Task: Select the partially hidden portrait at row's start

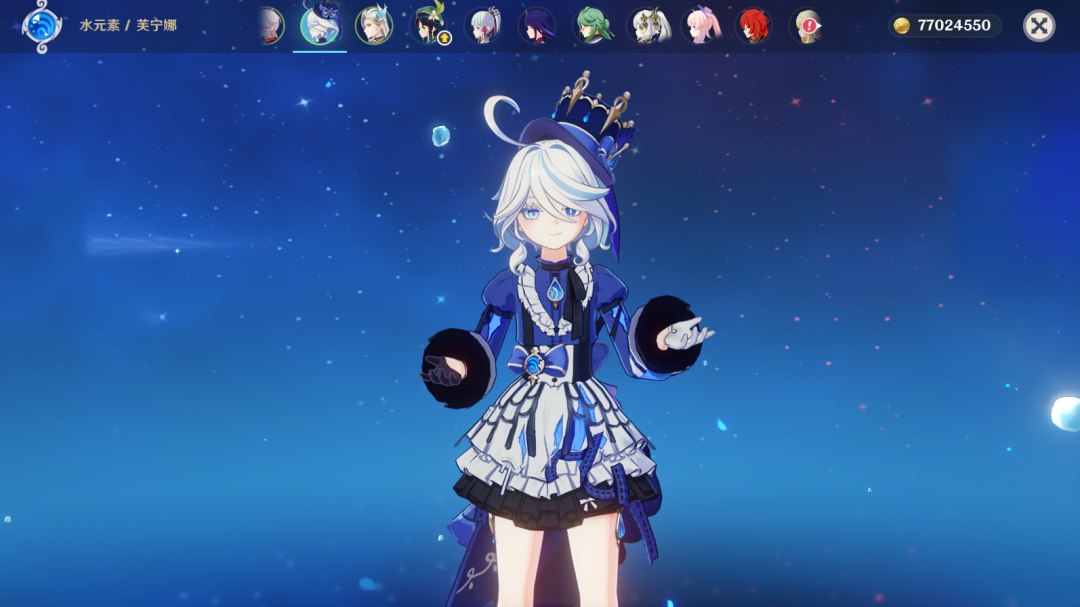Action: [x=269, y=26]
